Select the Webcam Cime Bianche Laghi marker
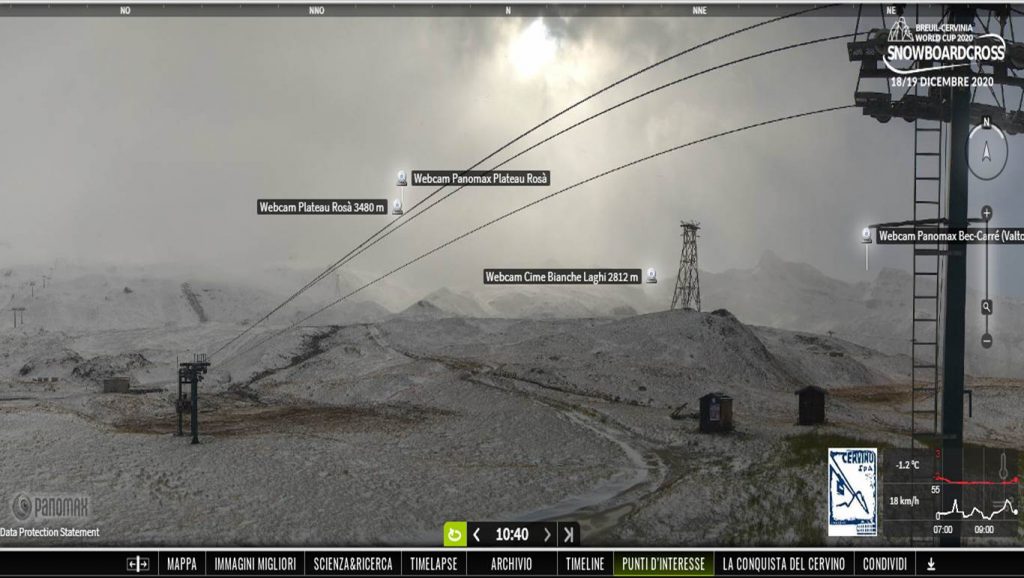Screen dimensions: 1024x578 coord(651,276)
